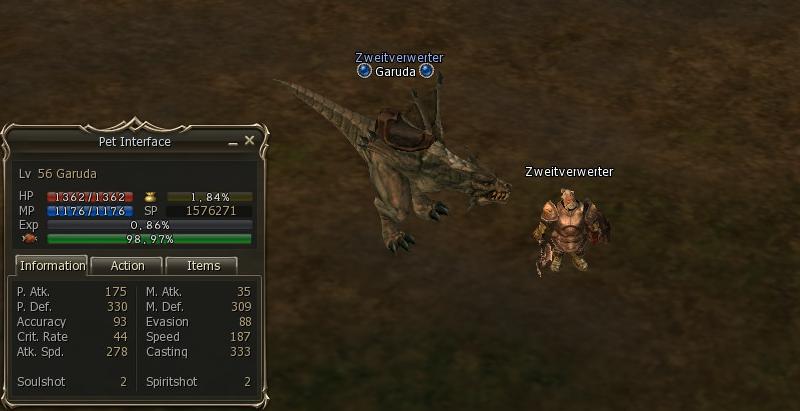Select the Information tab
Screen dimensions: 800x411
[x=52, y=266]
